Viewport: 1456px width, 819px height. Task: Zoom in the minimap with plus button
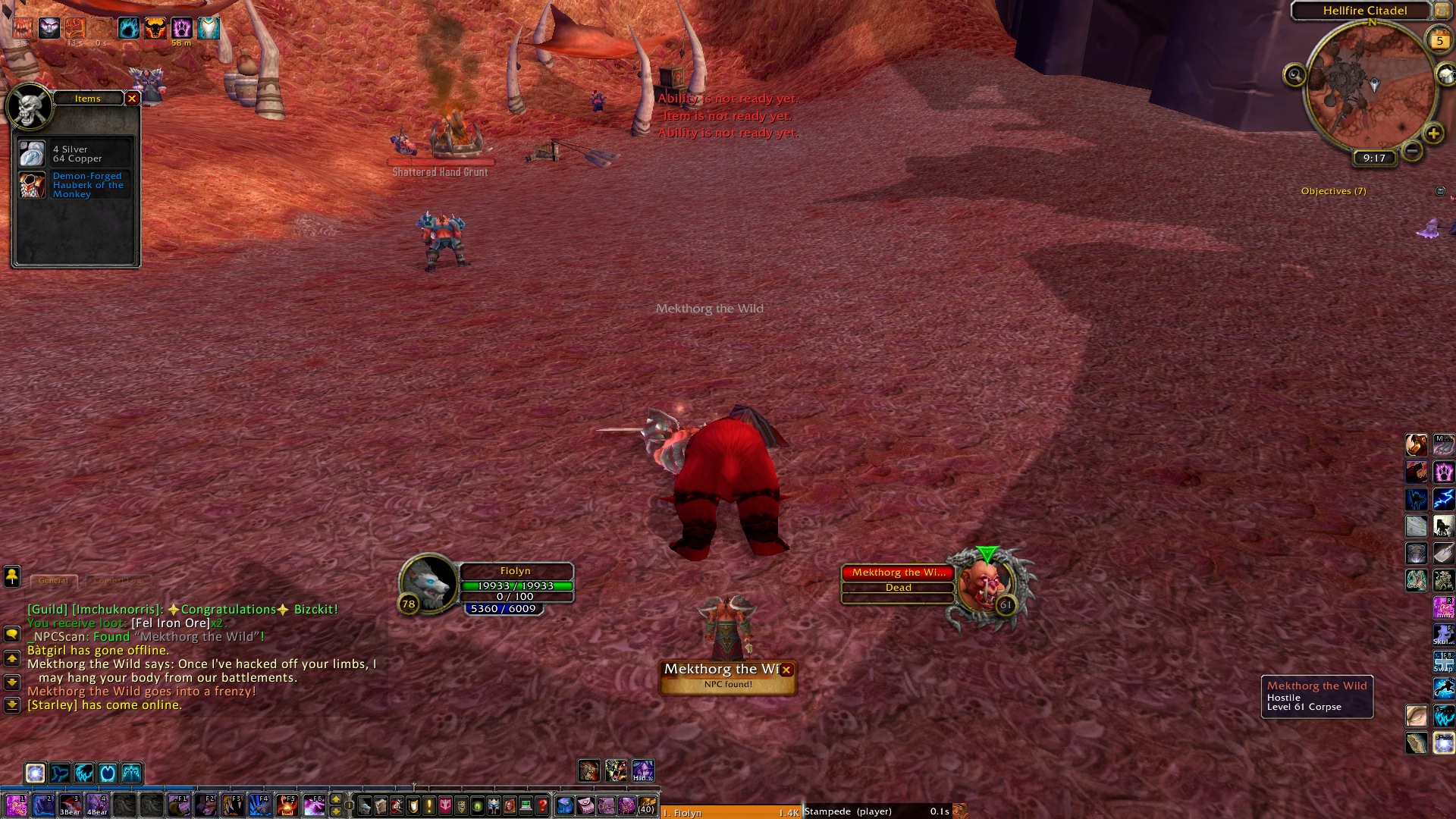coord(1433,134)
